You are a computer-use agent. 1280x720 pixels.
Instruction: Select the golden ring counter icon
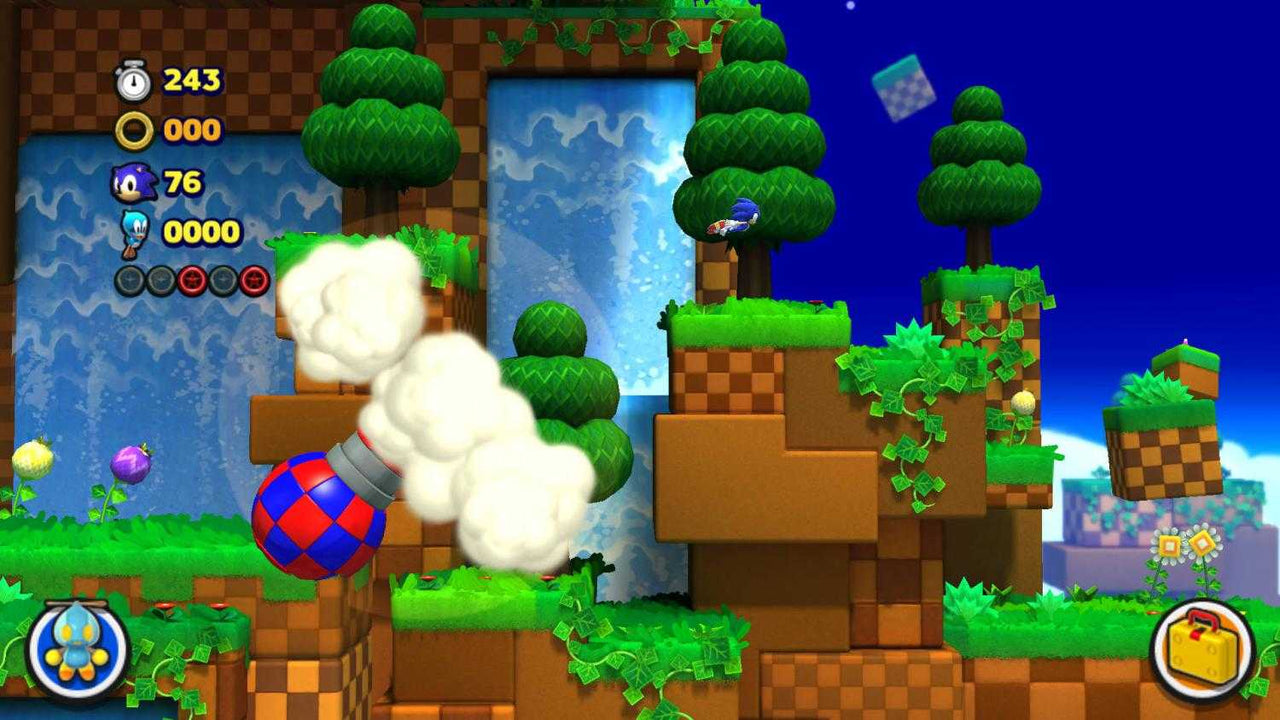point(137,129)
